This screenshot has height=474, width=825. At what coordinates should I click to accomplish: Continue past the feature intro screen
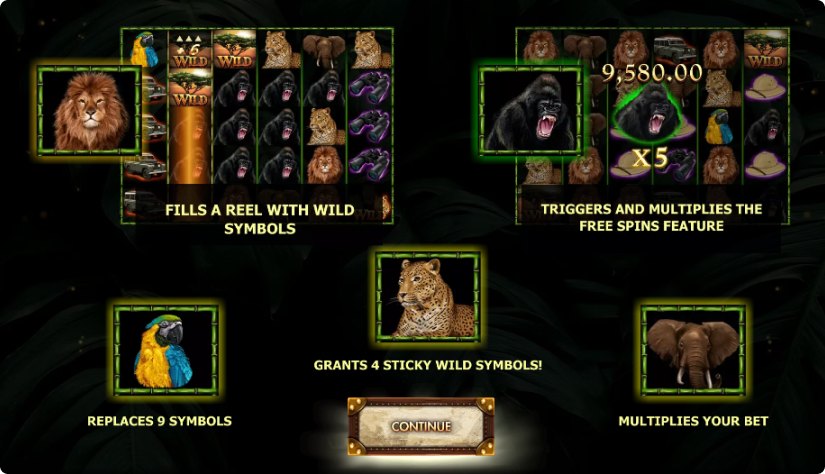(421, 426)
